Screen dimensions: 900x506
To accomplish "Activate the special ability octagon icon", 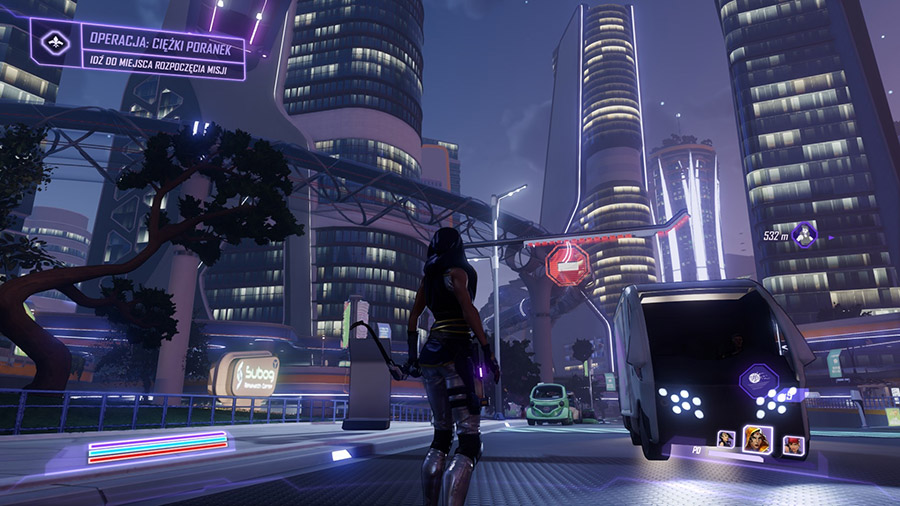I will click(758, 381).
